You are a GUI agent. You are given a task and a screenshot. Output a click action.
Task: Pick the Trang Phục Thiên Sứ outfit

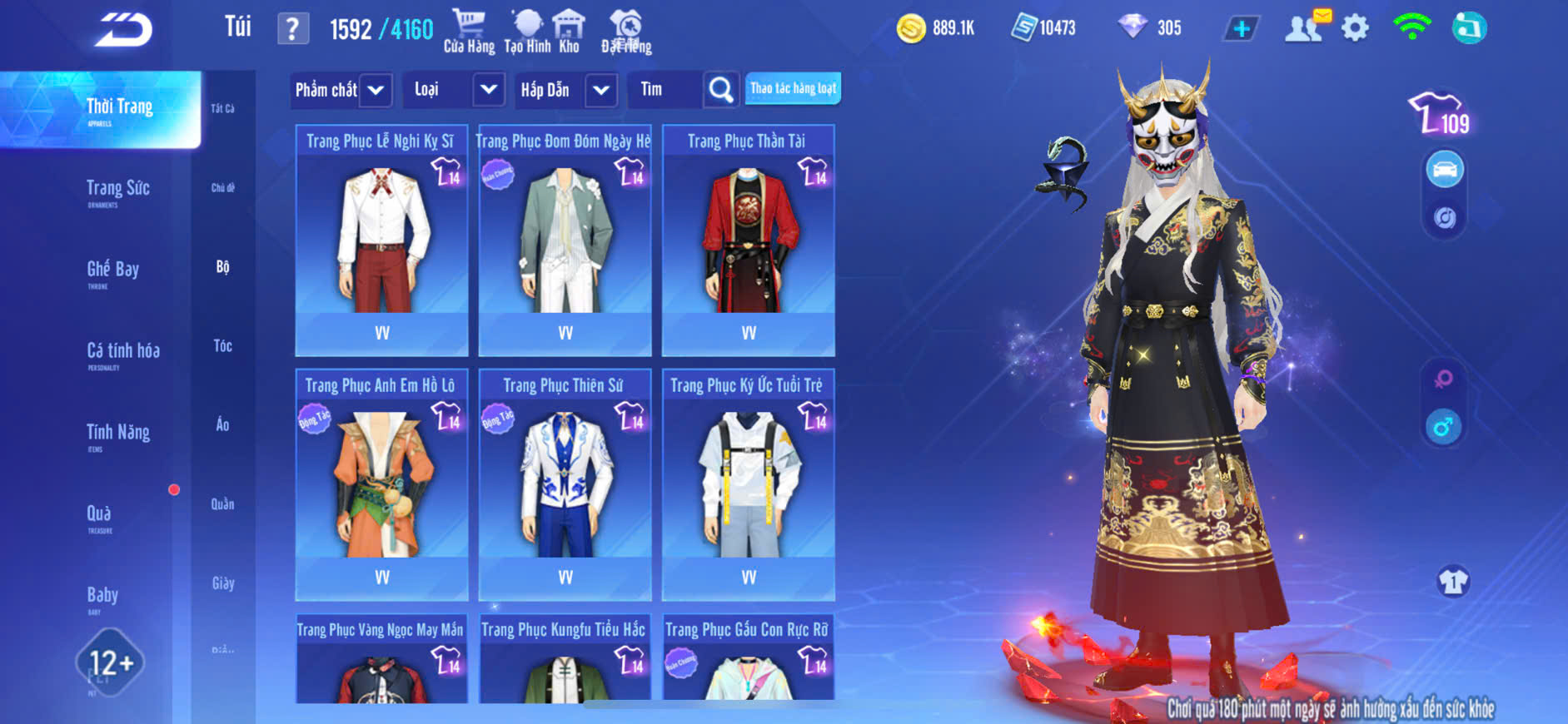565,485
